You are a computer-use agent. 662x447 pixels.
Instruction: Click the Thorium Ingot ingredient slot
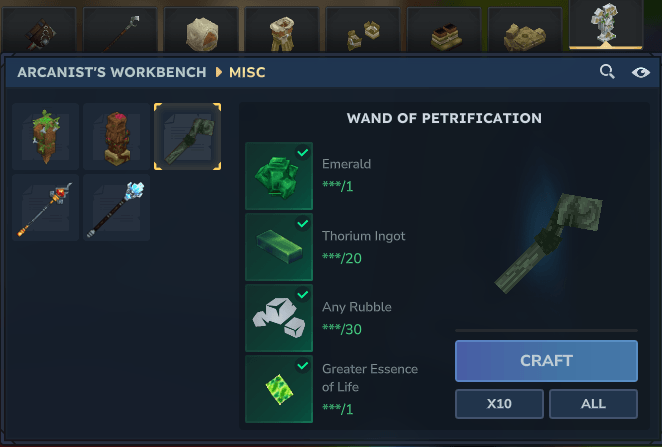(x=278, y=246)
